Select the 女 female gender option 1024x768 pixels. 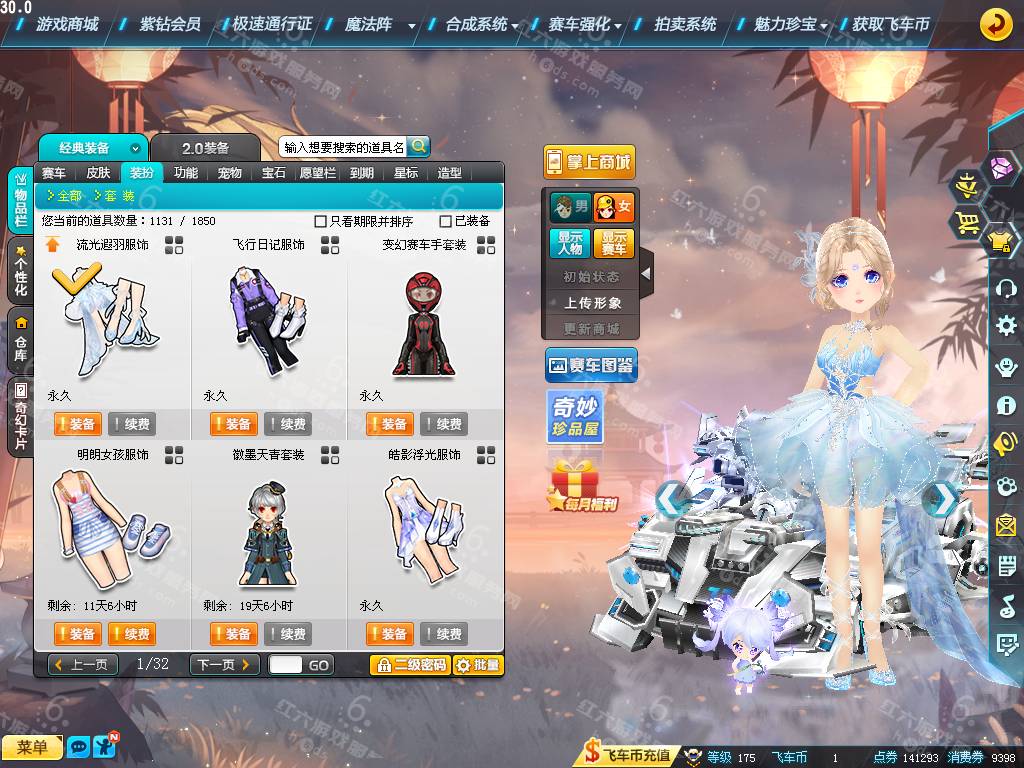point(614,208)
